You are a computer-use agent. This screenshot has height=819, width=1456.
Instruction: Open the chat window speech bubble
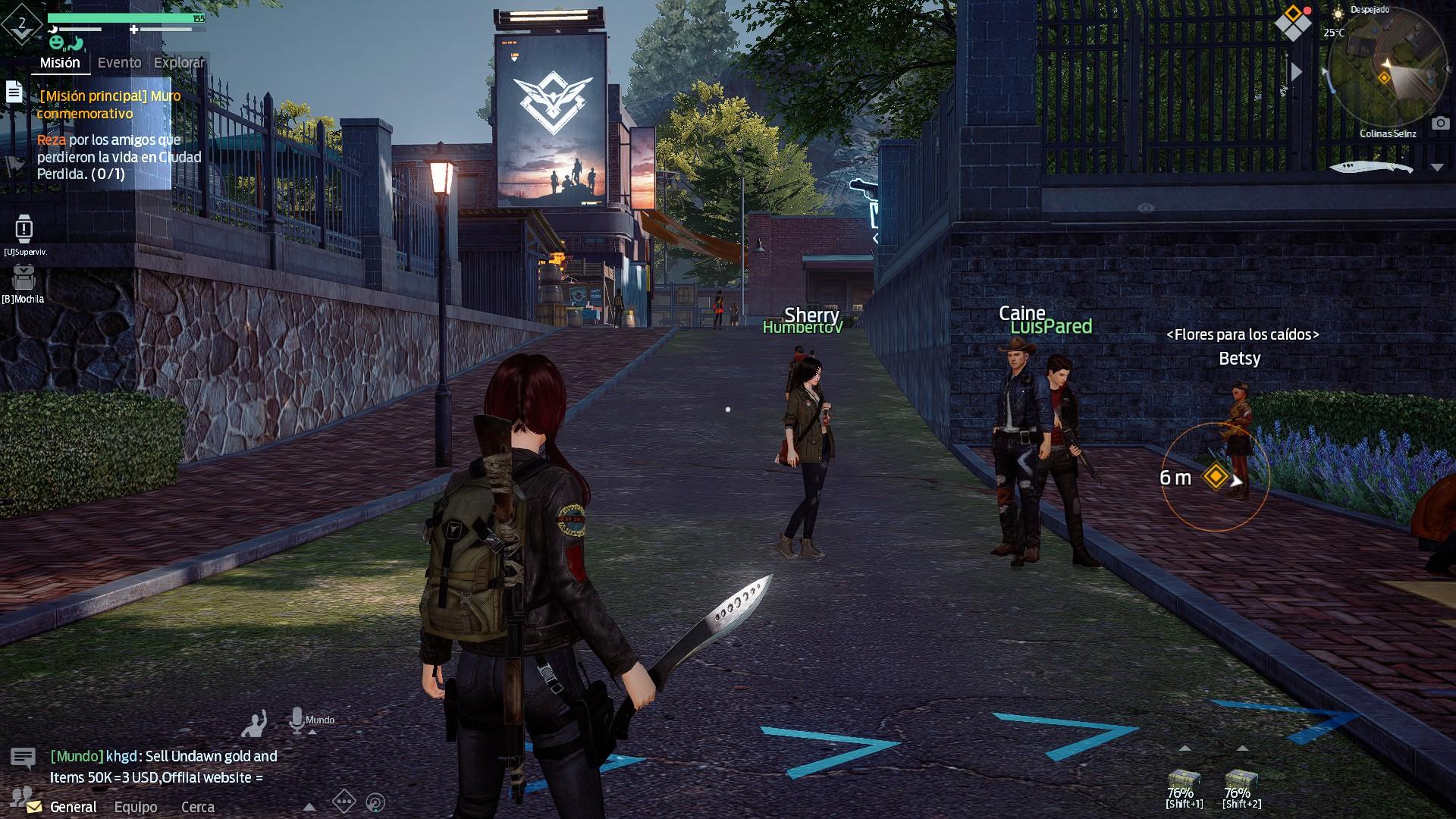click(x=23, y=758)
